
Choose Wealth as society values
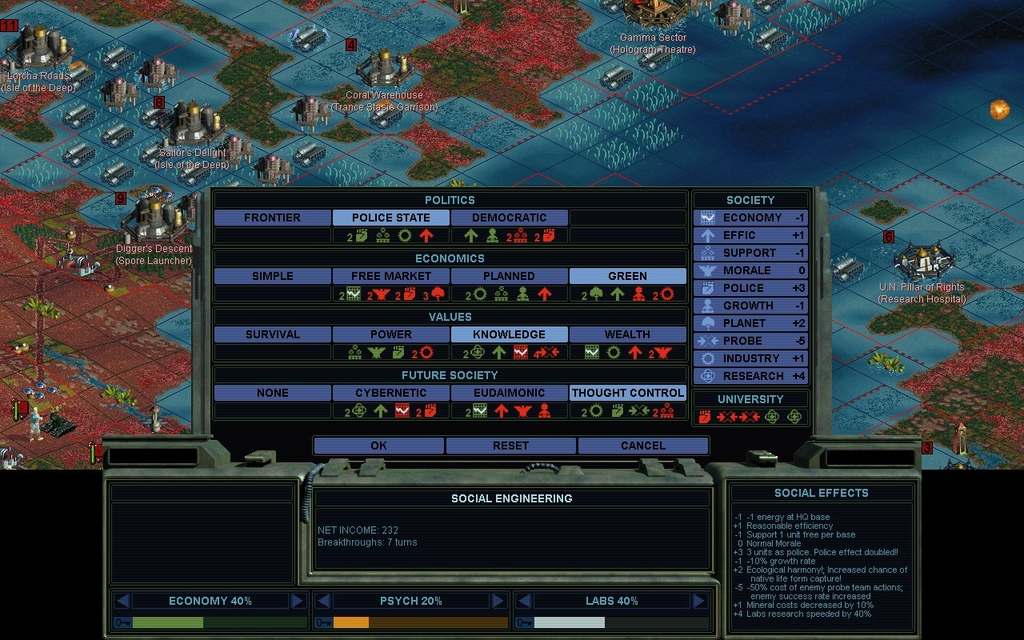(x=627, y=334)
